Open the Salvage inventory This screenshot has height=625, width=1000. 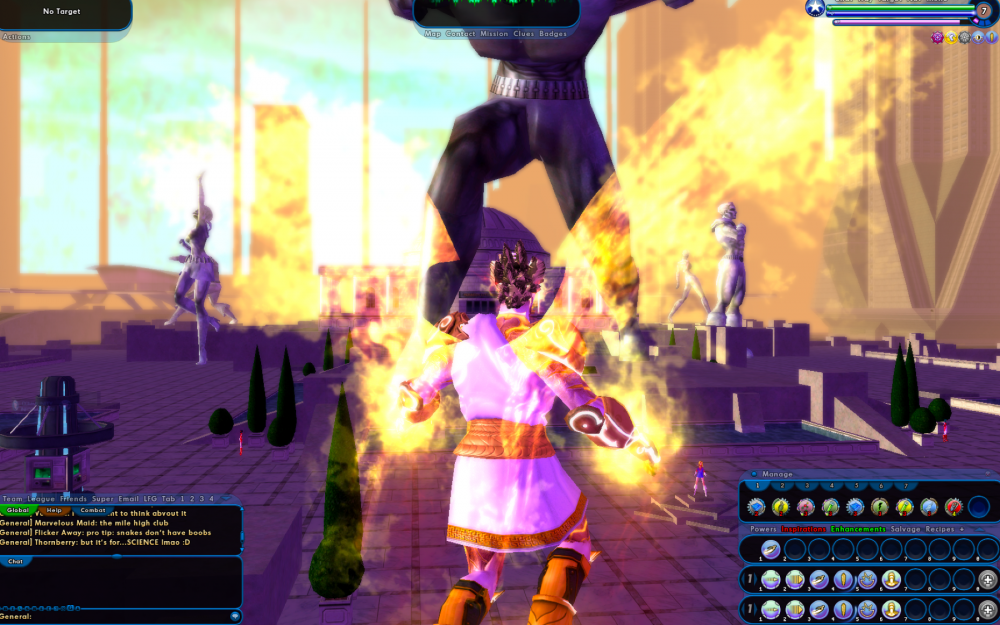(906, 529)
